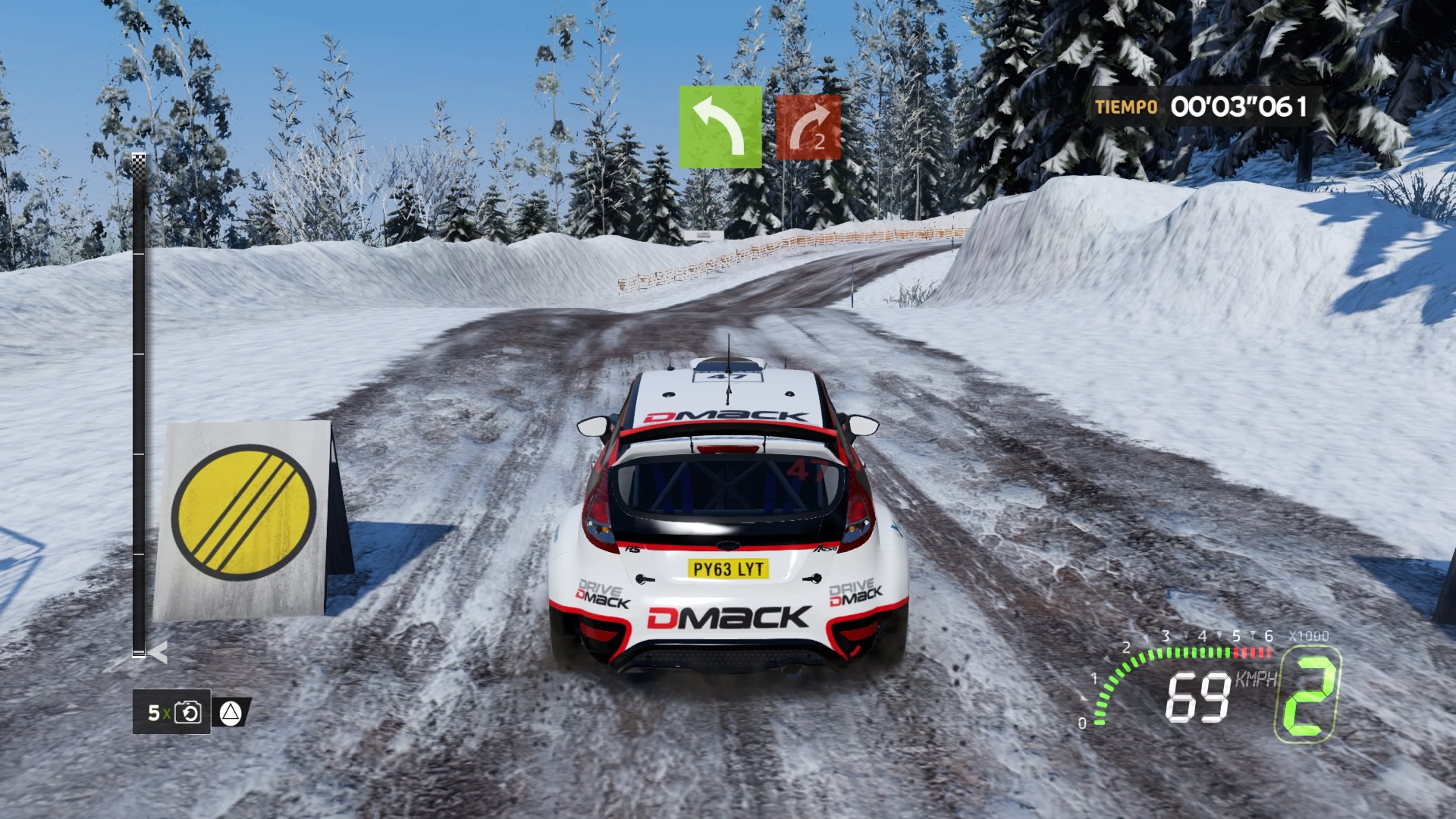Click the vertical stage progress bar
Viewport: 1456px width, 819px height.
coord(139,405)
